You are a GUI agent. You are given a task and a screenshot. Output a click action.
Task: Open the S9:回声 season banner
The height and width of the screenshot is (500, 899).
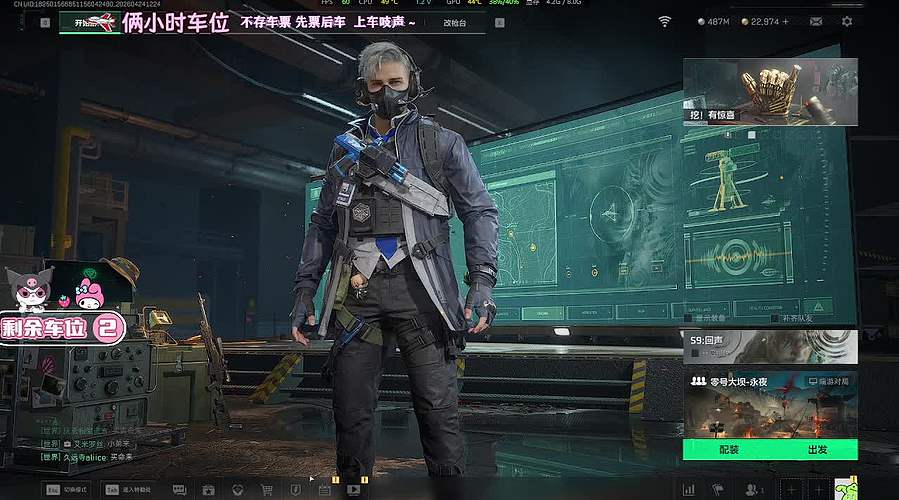pos(770,346)
